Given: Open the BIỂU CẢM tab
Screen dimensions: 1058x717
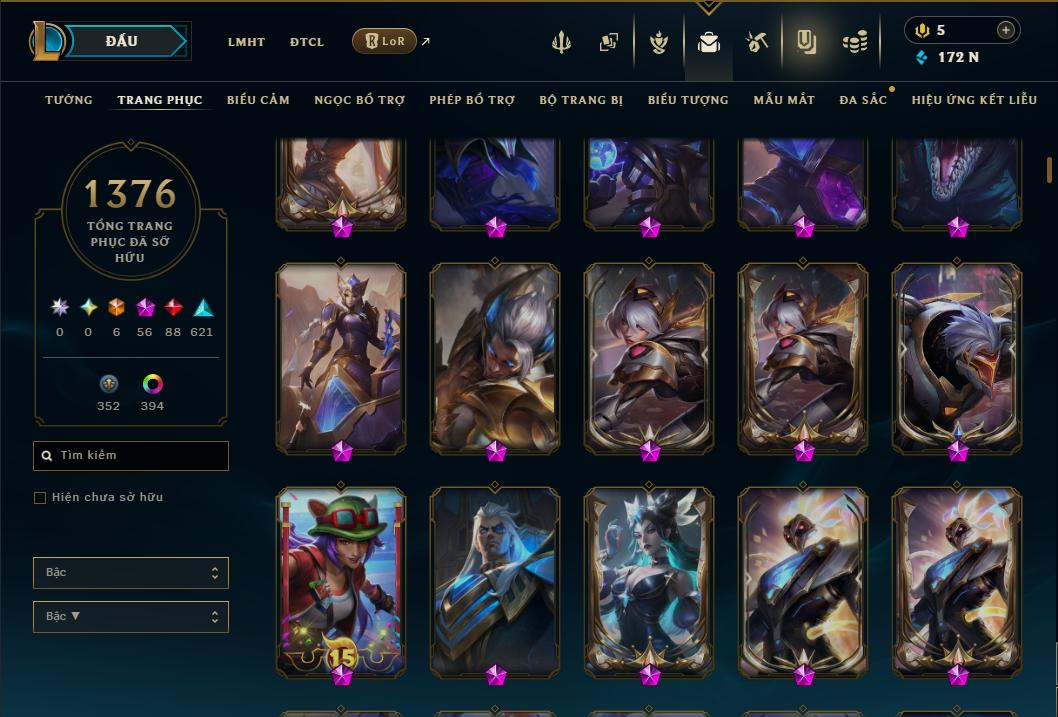Looking at the screenshot, I should coord(258,100).
